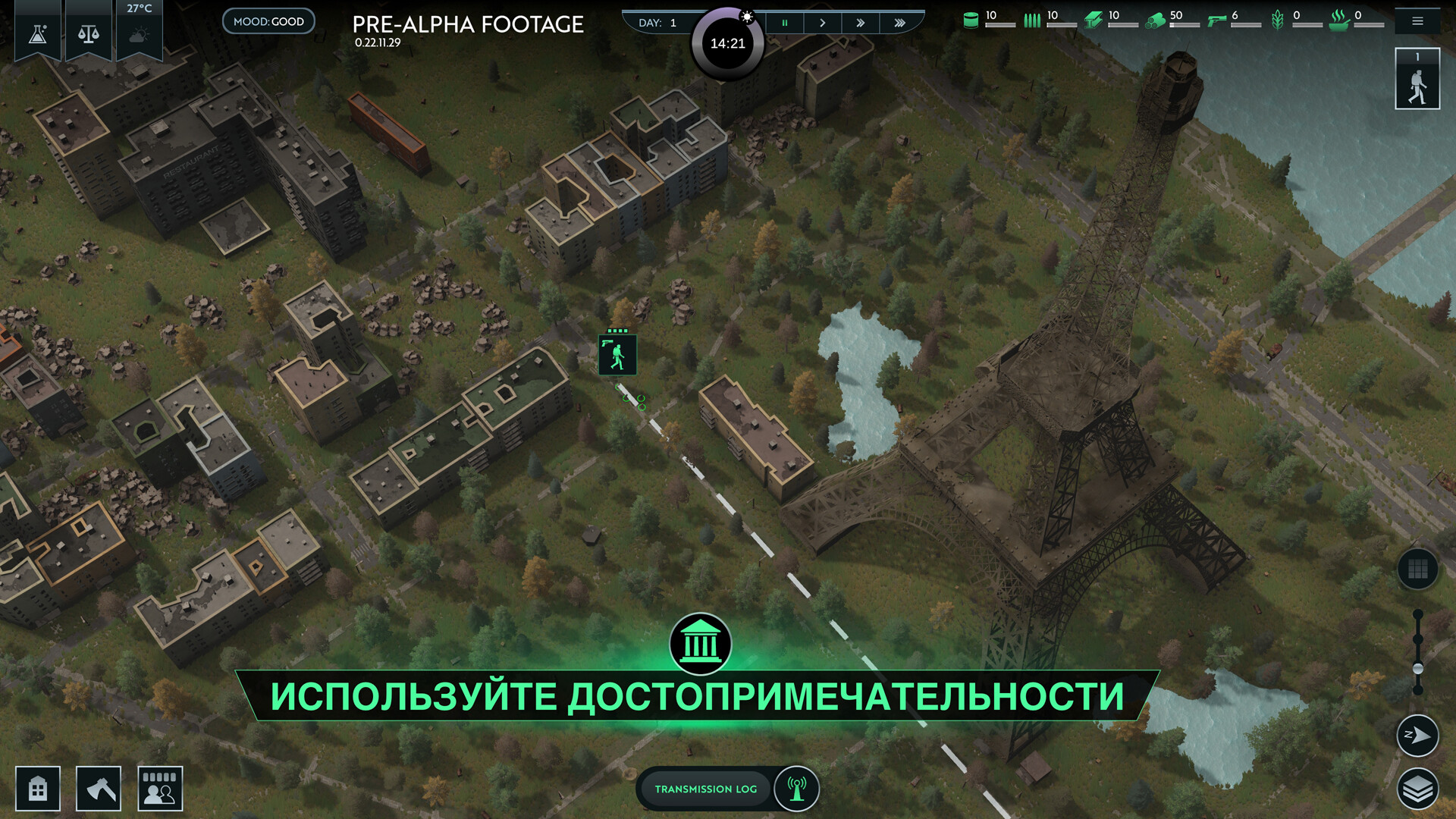Image resolution: width=1456 pixels, height=819 pixels.
Task: Pause the game time
Action: tap(785, 23)
